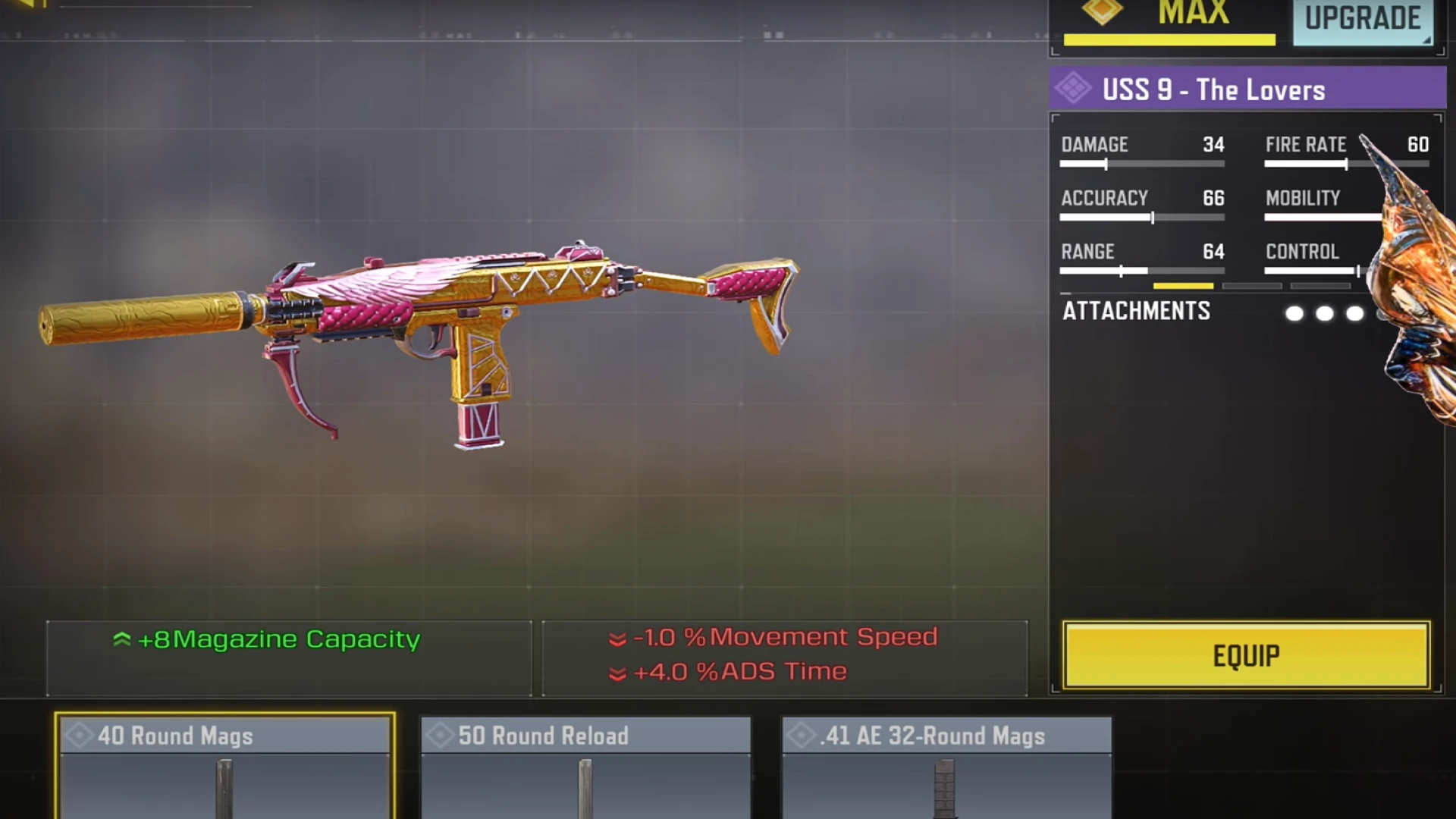The width and height of the screenshot is (1456, 819).
Task: Choose the 50 Round Reload attachment
Action: [x=585, y=766]
